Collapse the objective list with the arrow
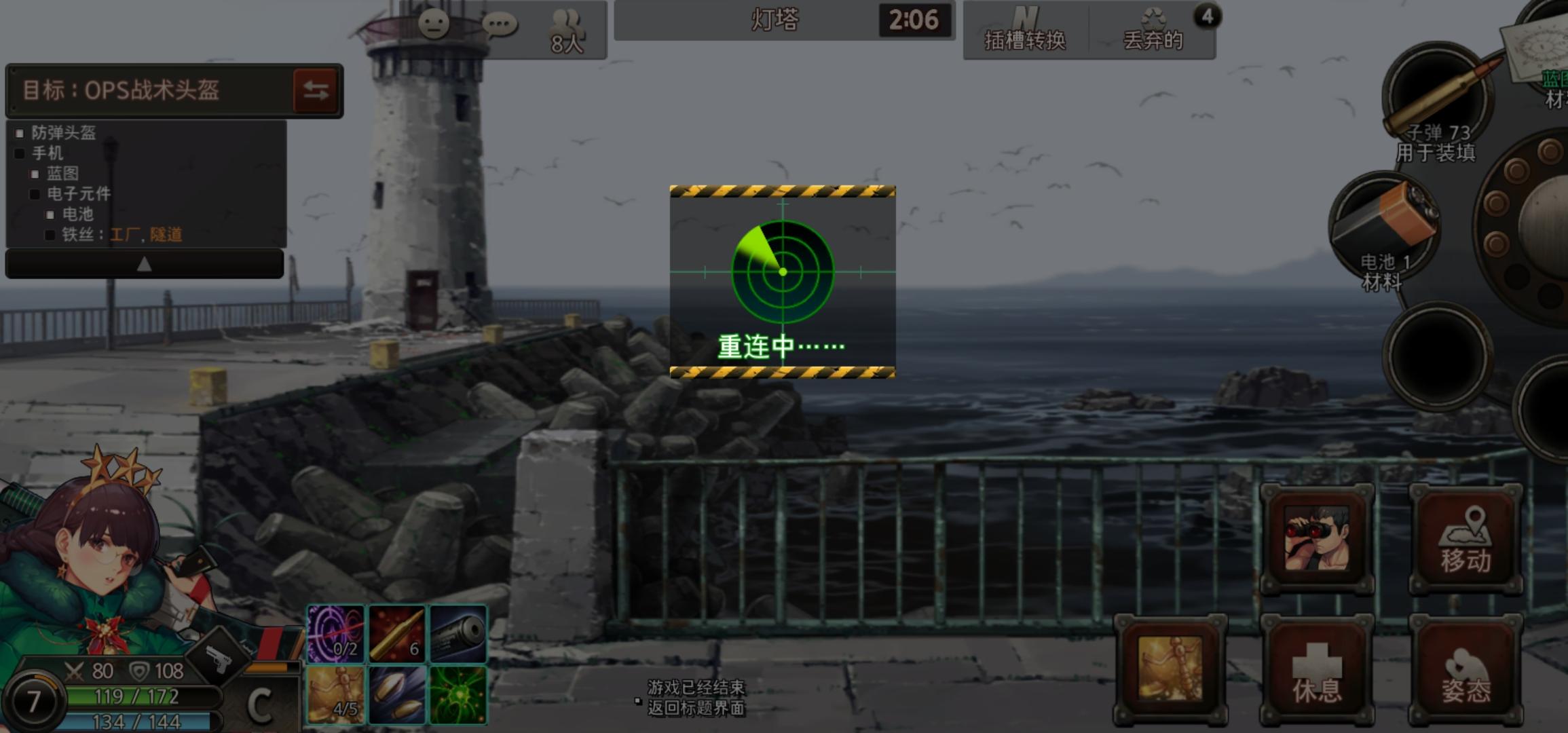Image resolution: width=1568 pixels, height=733 pixels. point(144,263)
